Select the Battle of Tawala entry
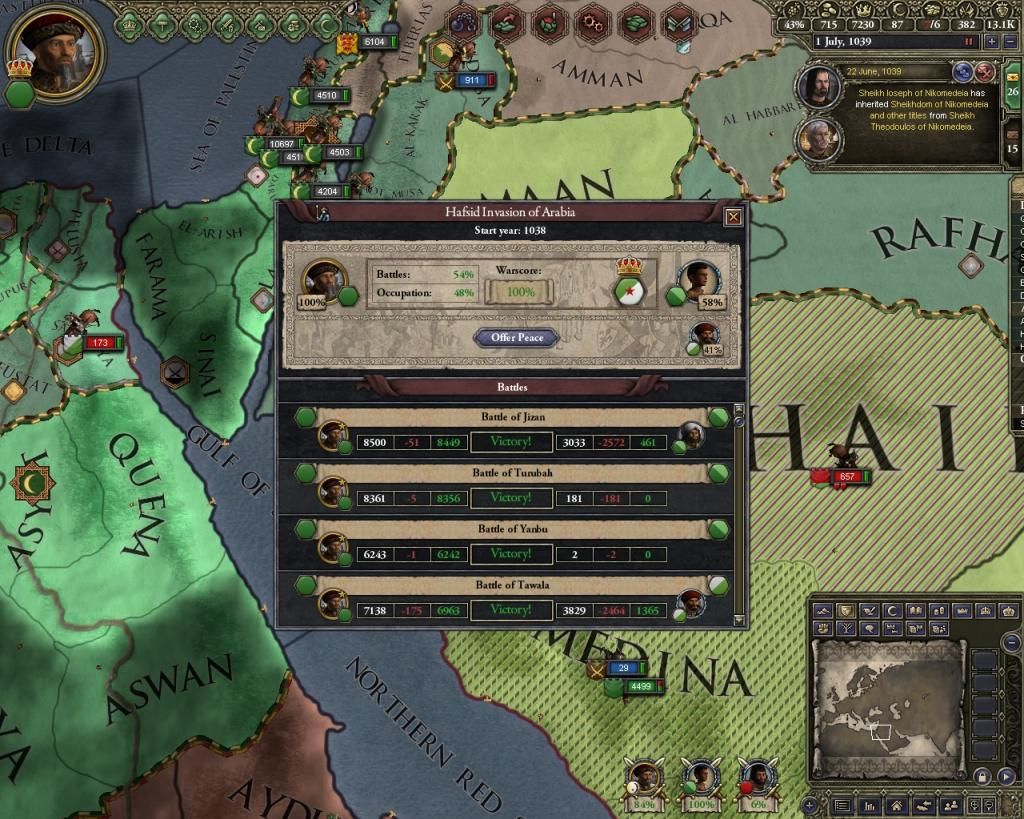This screenshot has width=1024, height=819. [511, 598]
